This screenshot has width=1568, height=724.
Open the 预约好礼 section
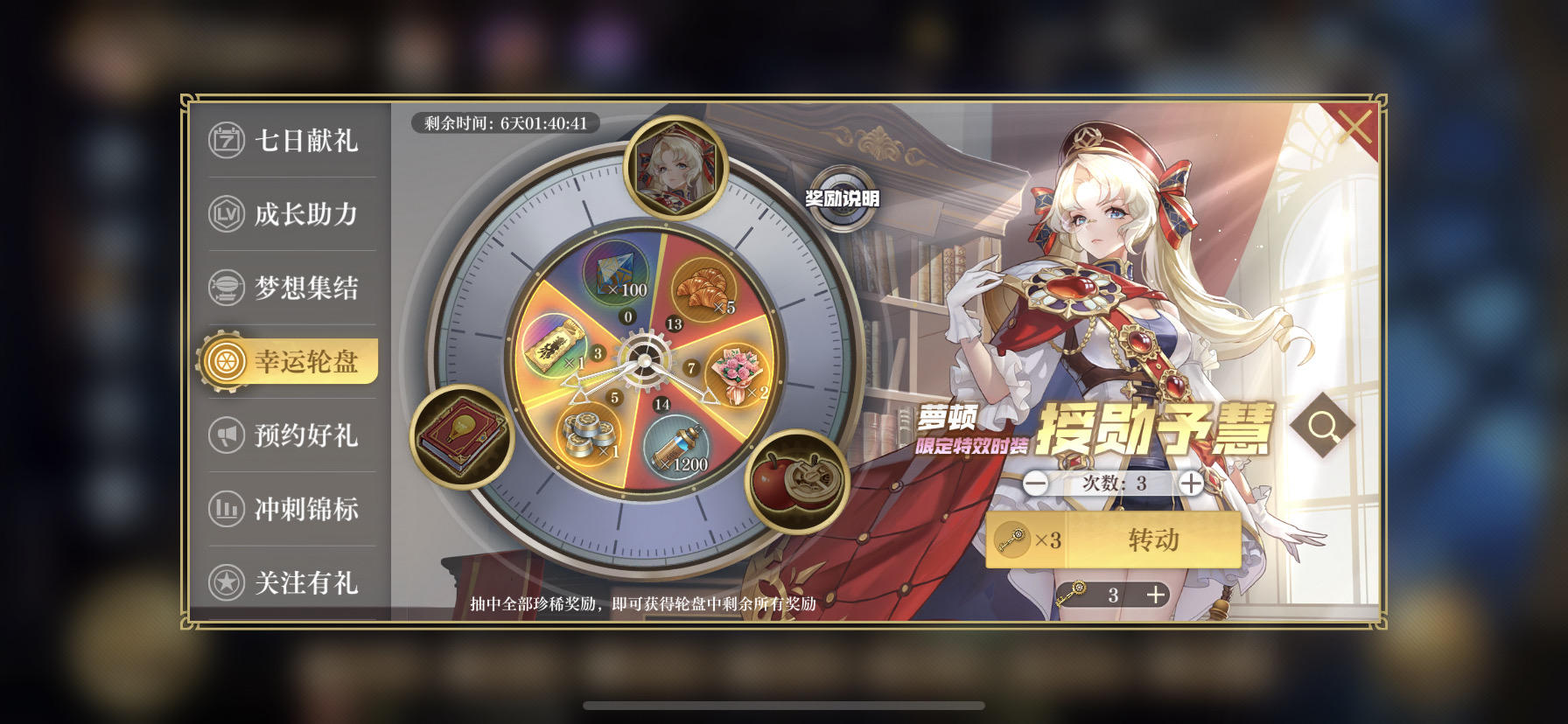point(290,435)
